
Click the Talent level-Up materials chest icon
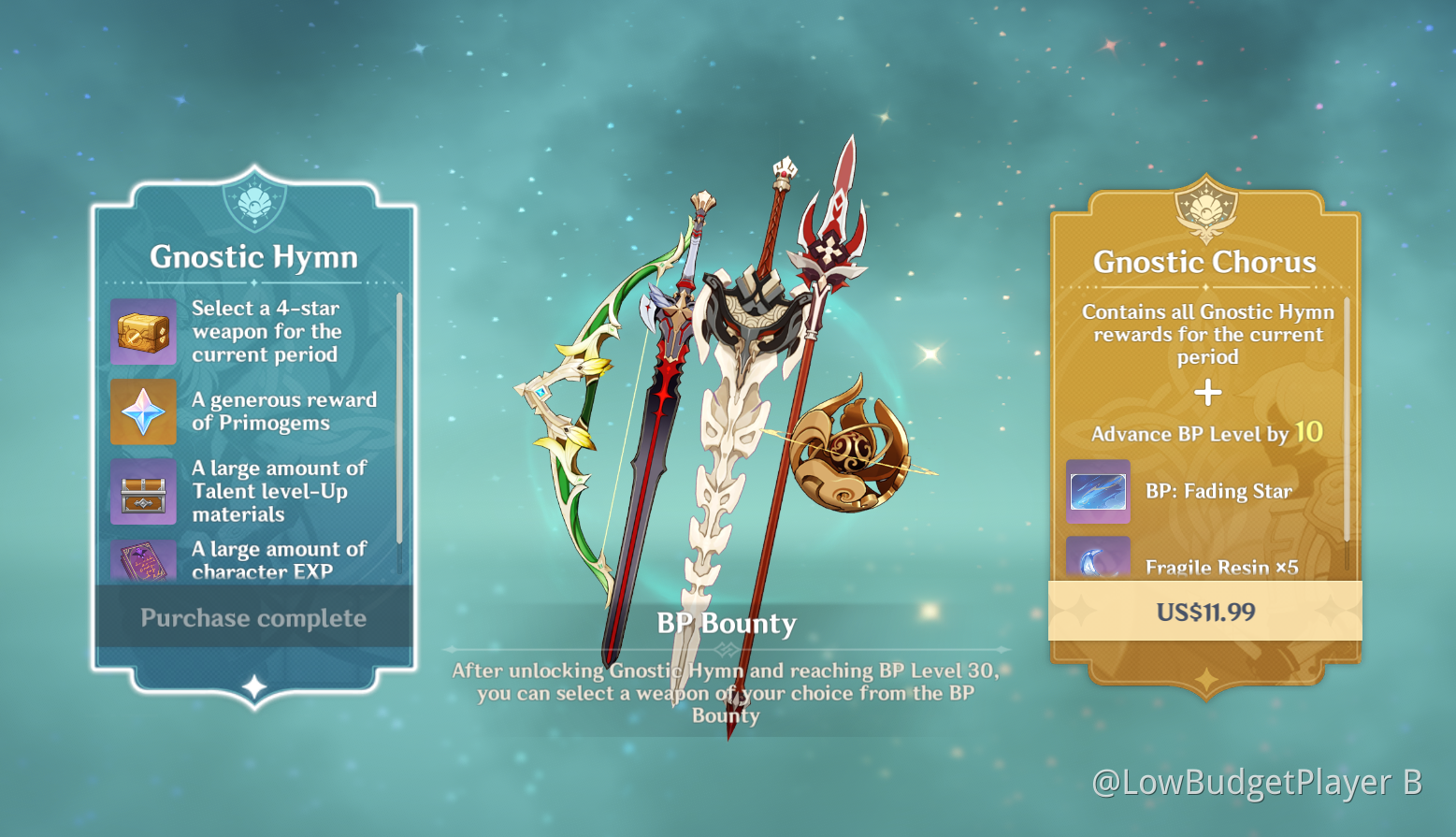click(x=143, y=491)
